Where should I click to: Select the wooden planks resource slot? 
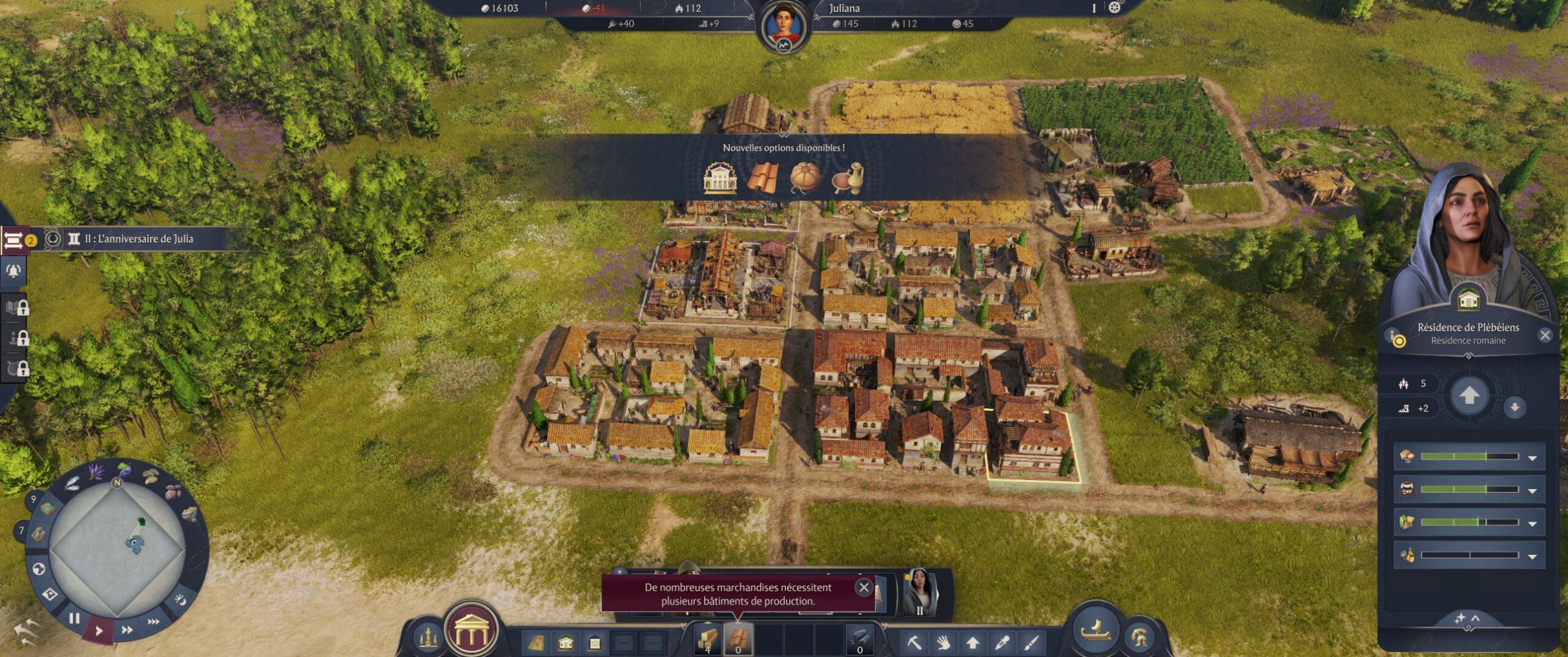(708, 639)
